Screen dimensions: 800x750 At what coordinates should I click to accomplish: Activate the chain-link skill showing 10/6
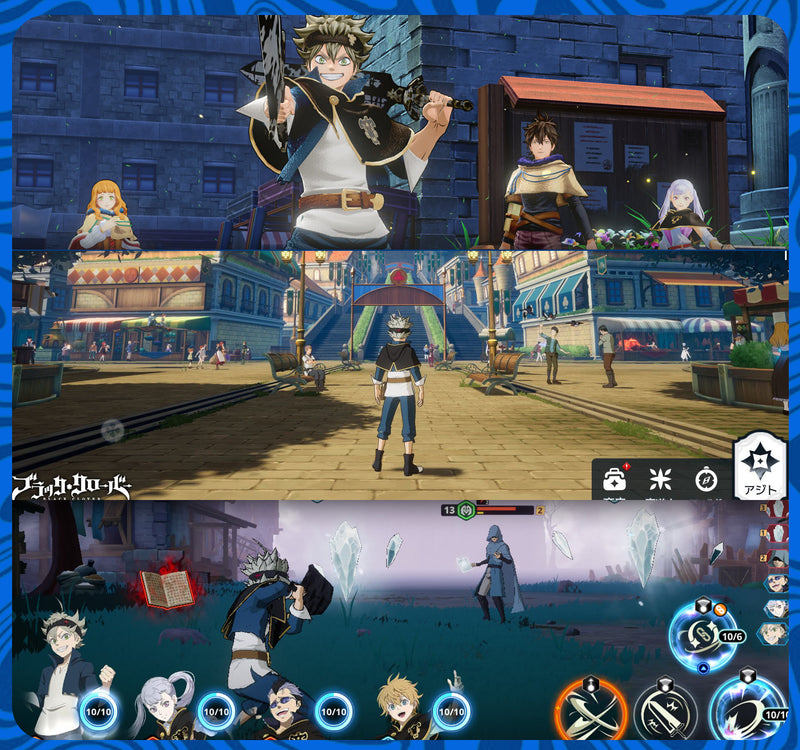point(703,633)
